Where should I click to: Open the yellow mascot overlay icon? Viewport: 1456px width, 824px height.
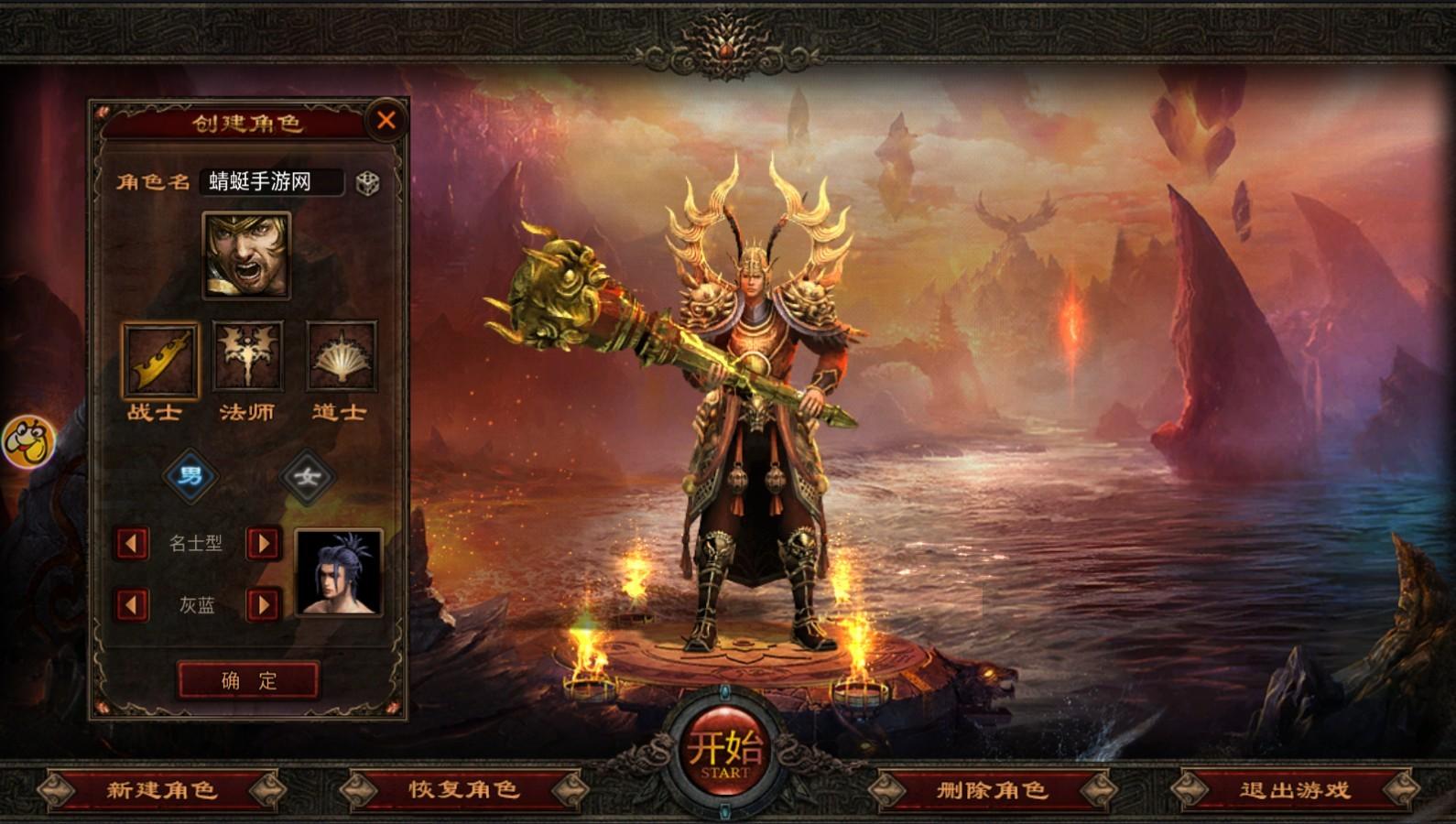[27, 441]
